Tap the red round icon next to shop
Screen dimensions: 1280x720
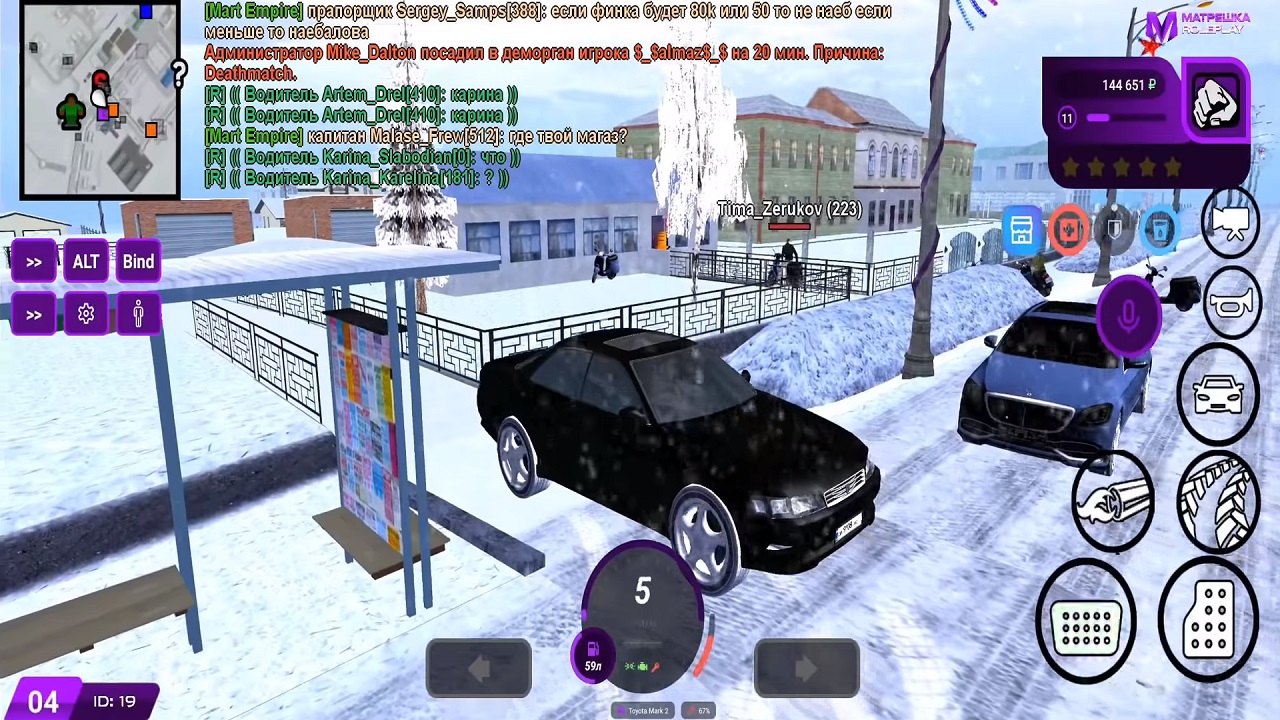point(1068,231)
